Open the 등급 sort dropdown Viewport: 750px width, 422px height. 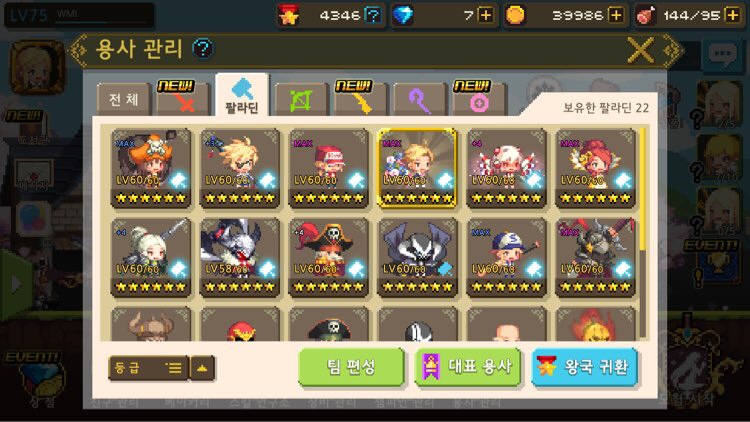pos(148,367)
